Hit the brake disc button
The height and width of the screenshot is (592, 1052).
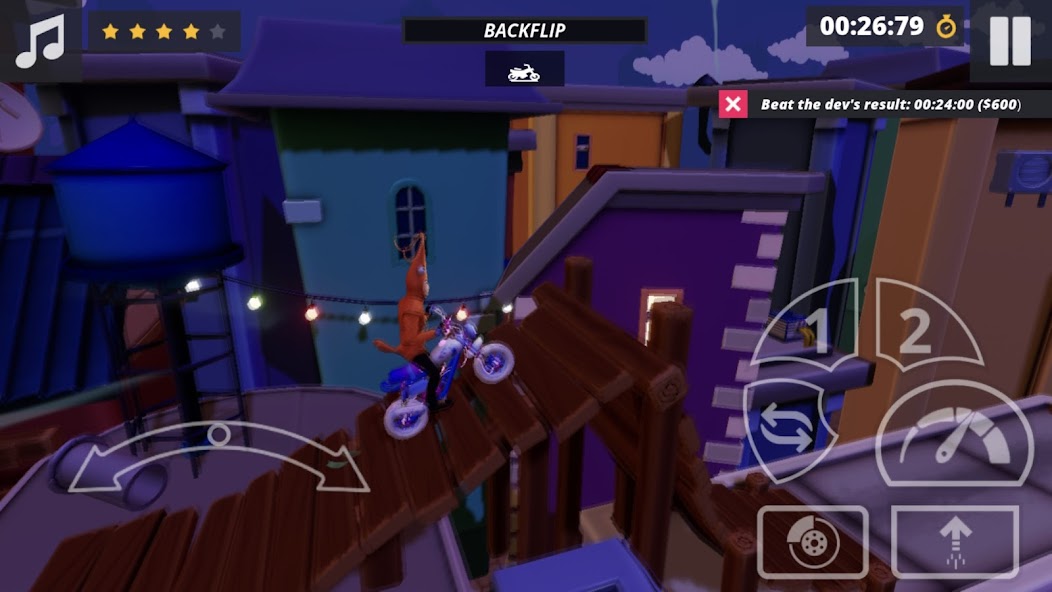click(x=812, y=541)
